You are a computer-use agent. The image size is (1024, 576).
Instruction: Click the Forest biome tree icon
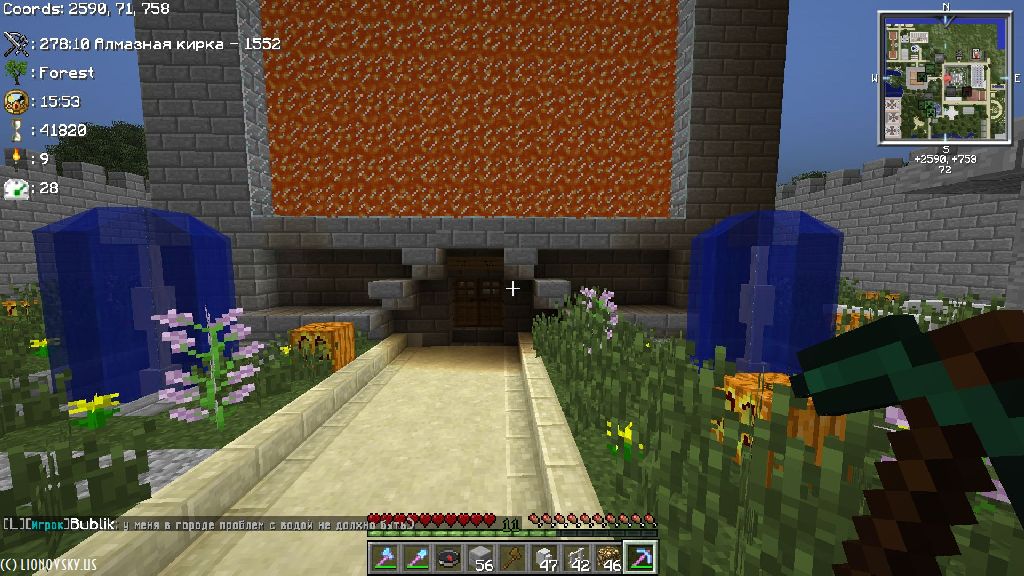pyautogui.click(x=17, y=72)
